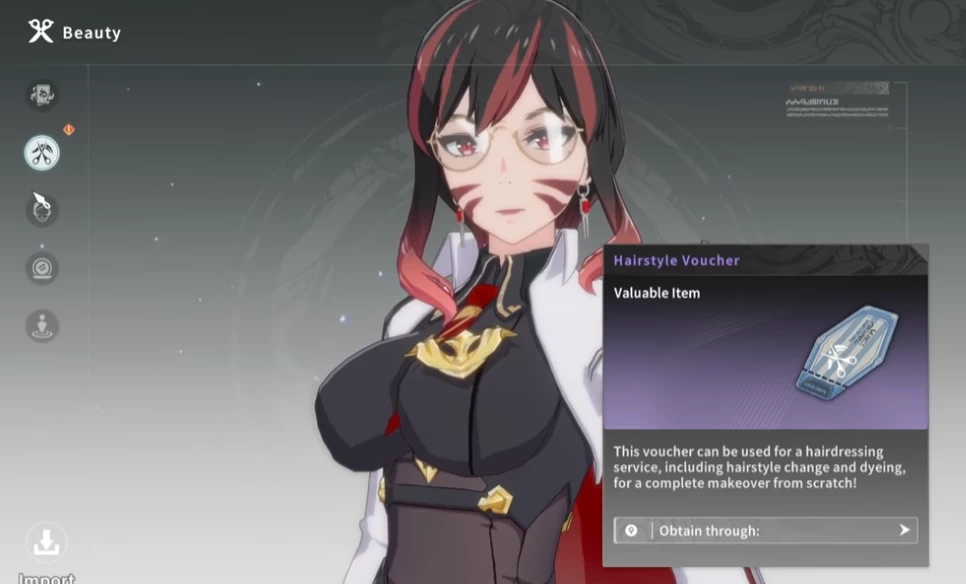Viewport: 966px width, 584px height.
Task: Click the Import download button
Action: click(46, 544)
